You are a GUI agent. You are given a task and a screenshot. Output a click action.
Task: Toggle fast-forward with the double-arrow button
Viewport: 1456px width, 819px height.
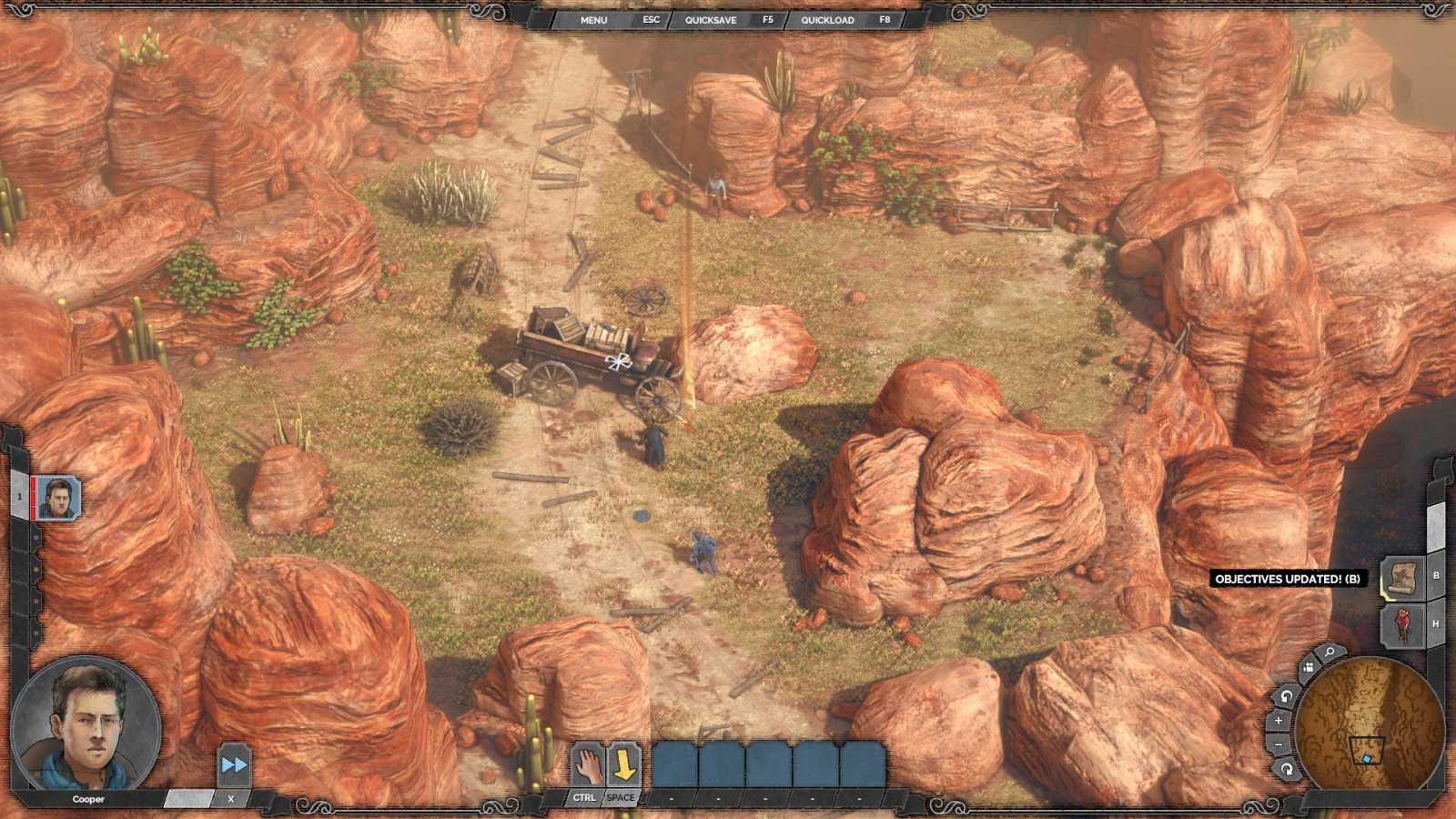pyautogui.click(x=235, y=763)
